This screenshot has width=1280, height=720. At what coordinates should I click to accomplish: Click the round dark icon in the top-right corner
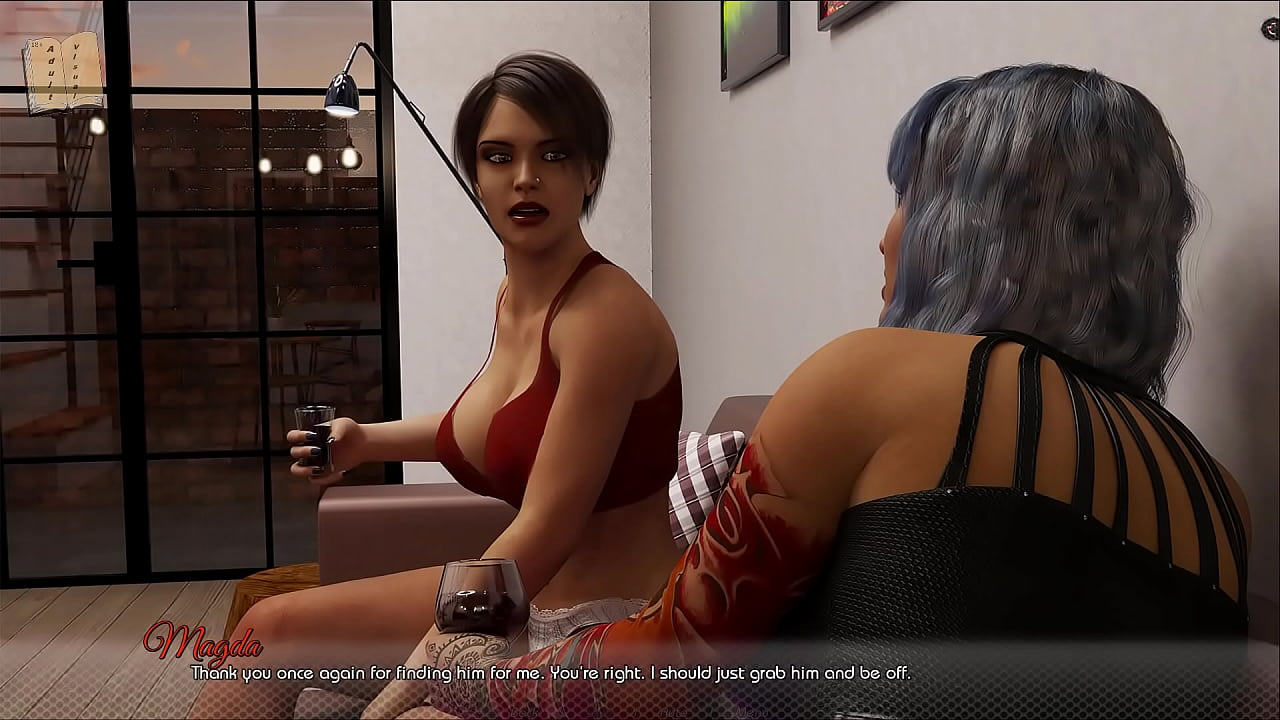point(1271,29)
